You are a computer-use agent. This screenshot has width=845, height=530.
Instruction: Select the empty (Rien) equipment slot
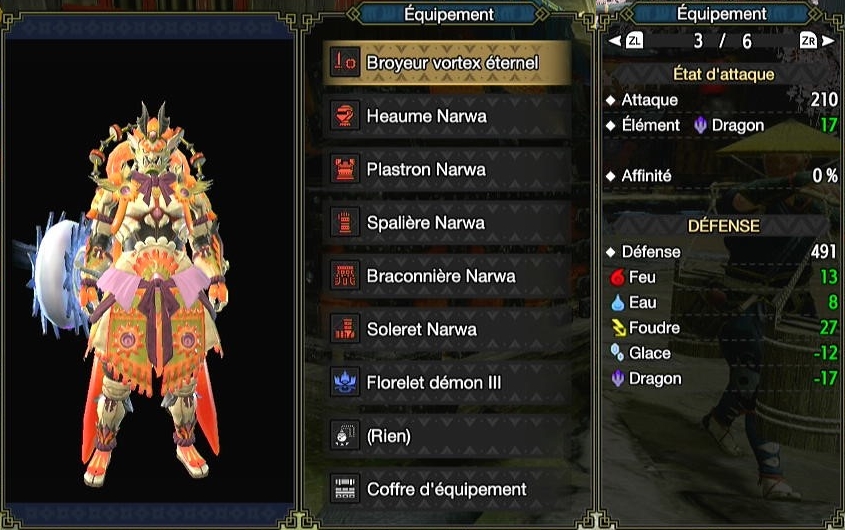click(449, 436)
